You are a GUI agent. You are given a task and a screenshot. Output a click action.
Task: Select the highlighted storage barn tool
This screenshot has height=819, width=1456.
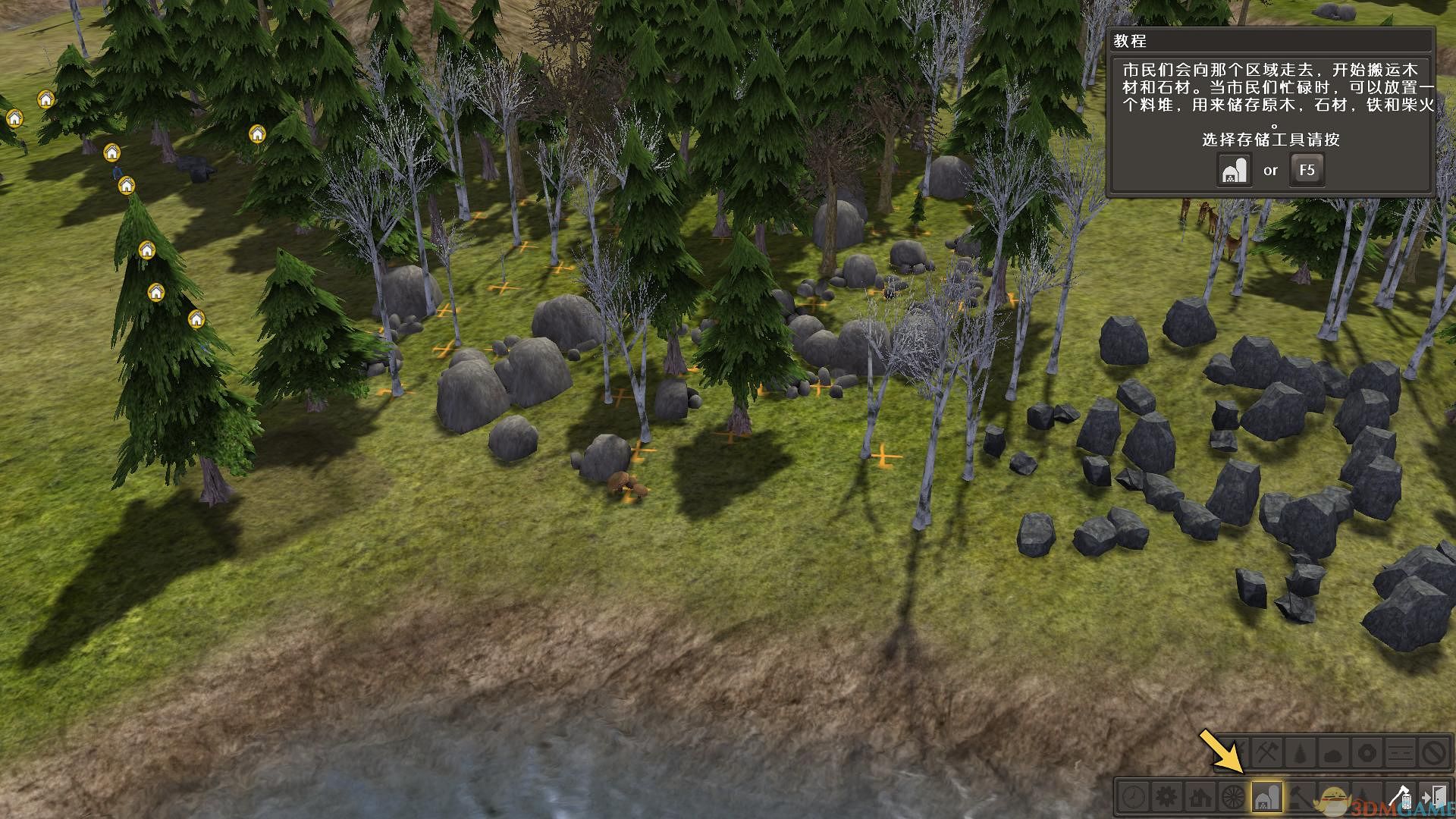pyautogui.click(x=1267, y=797)
